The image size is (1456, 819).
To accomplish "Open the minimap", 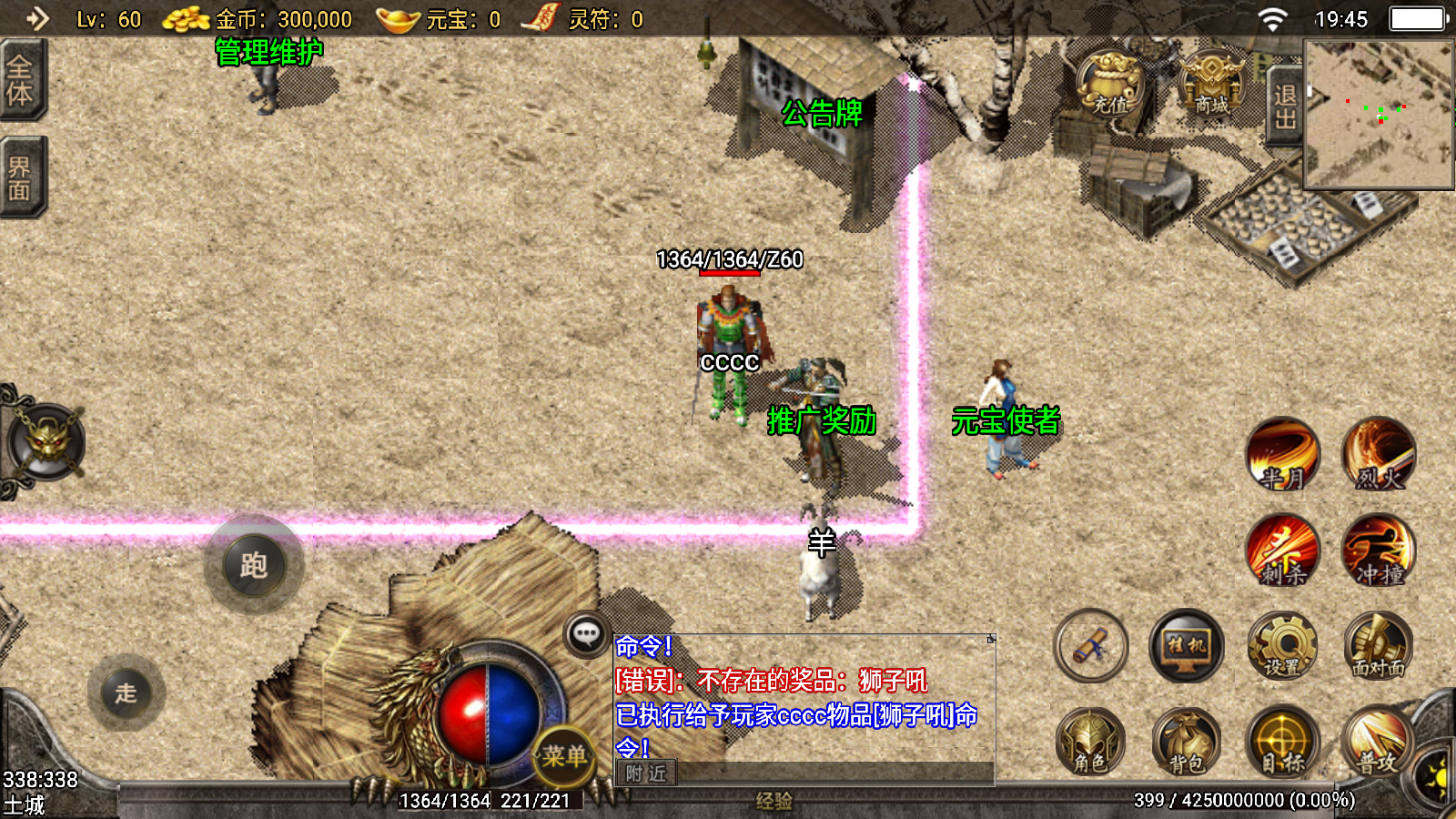I will (1379, 114).
